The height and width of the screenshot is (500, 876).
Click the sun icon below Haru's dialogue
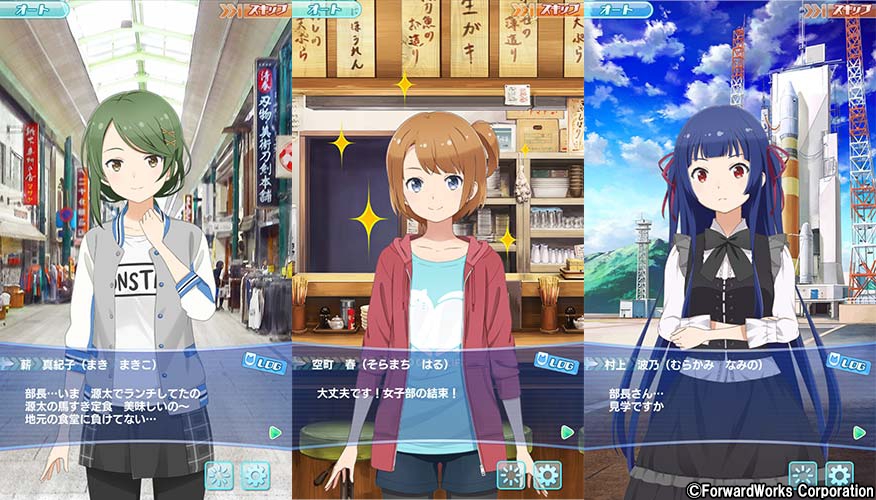pyautogui.click(x=512, y=474)
